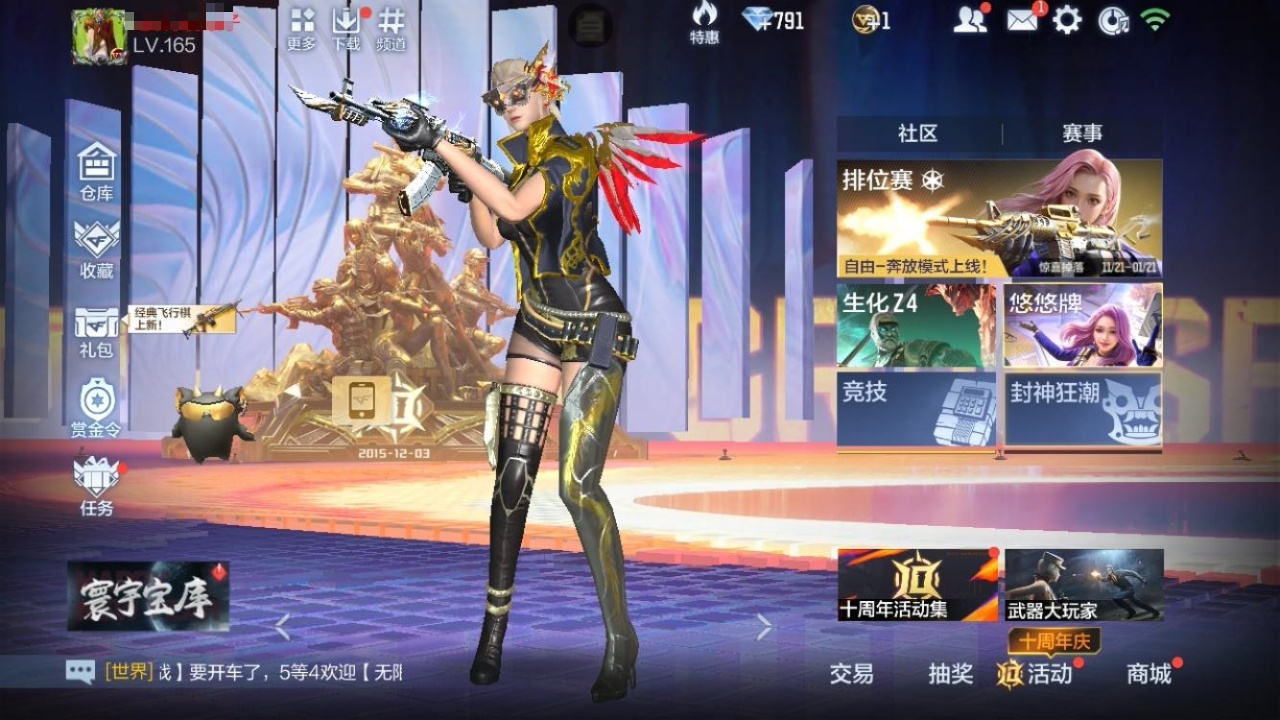Click the 特惠 flame offer icon
The width and height of the screenshot is (1280, 720).
click(706, 25)
